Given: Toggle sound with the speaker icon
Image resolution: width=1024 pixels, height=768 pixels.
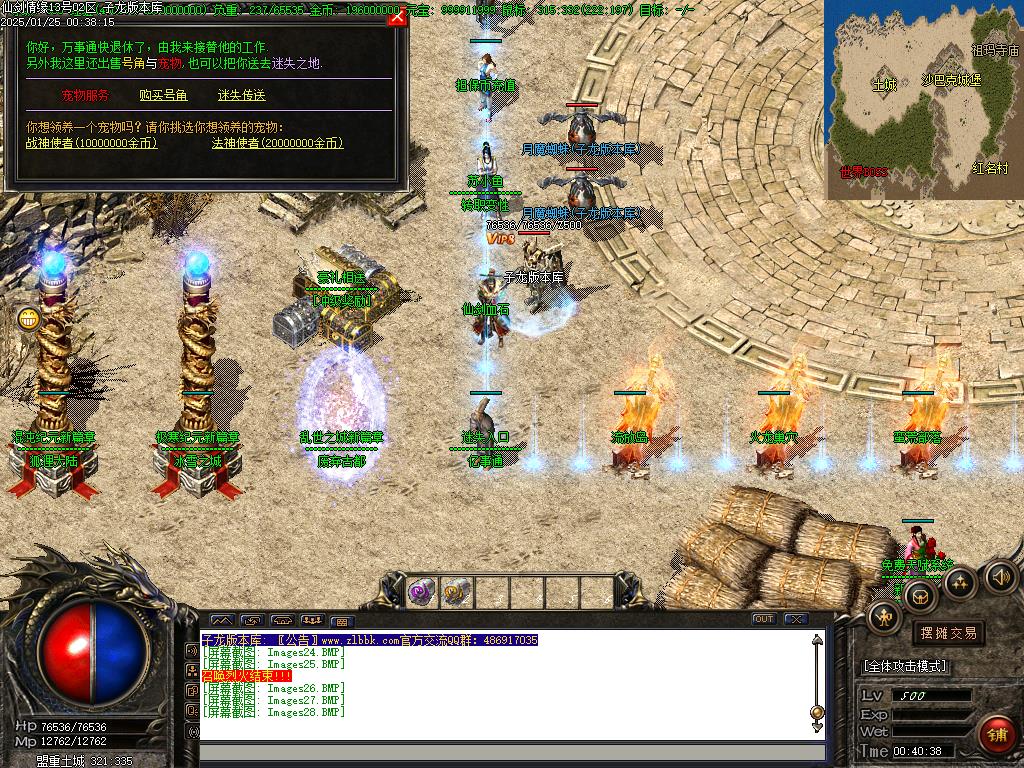Looking at the screenshot, I should click(1000, 576).
